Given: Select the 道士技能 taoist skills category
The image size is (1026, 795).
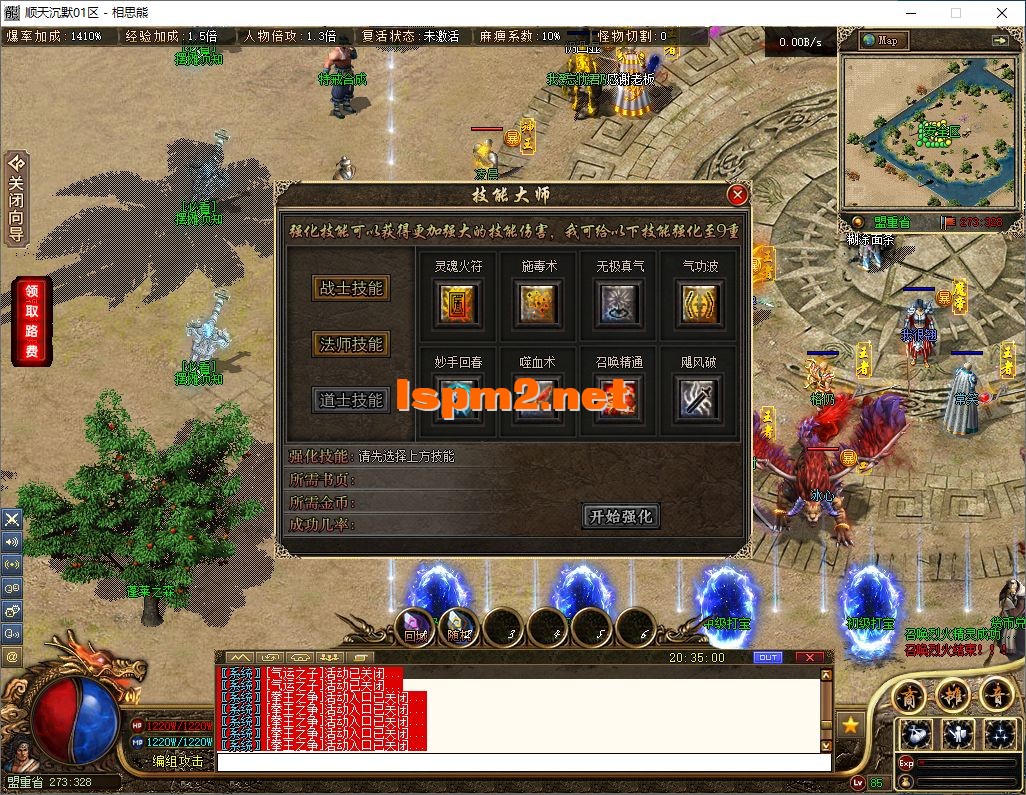Looking at the screenshot, I should [x=350, y=400].
